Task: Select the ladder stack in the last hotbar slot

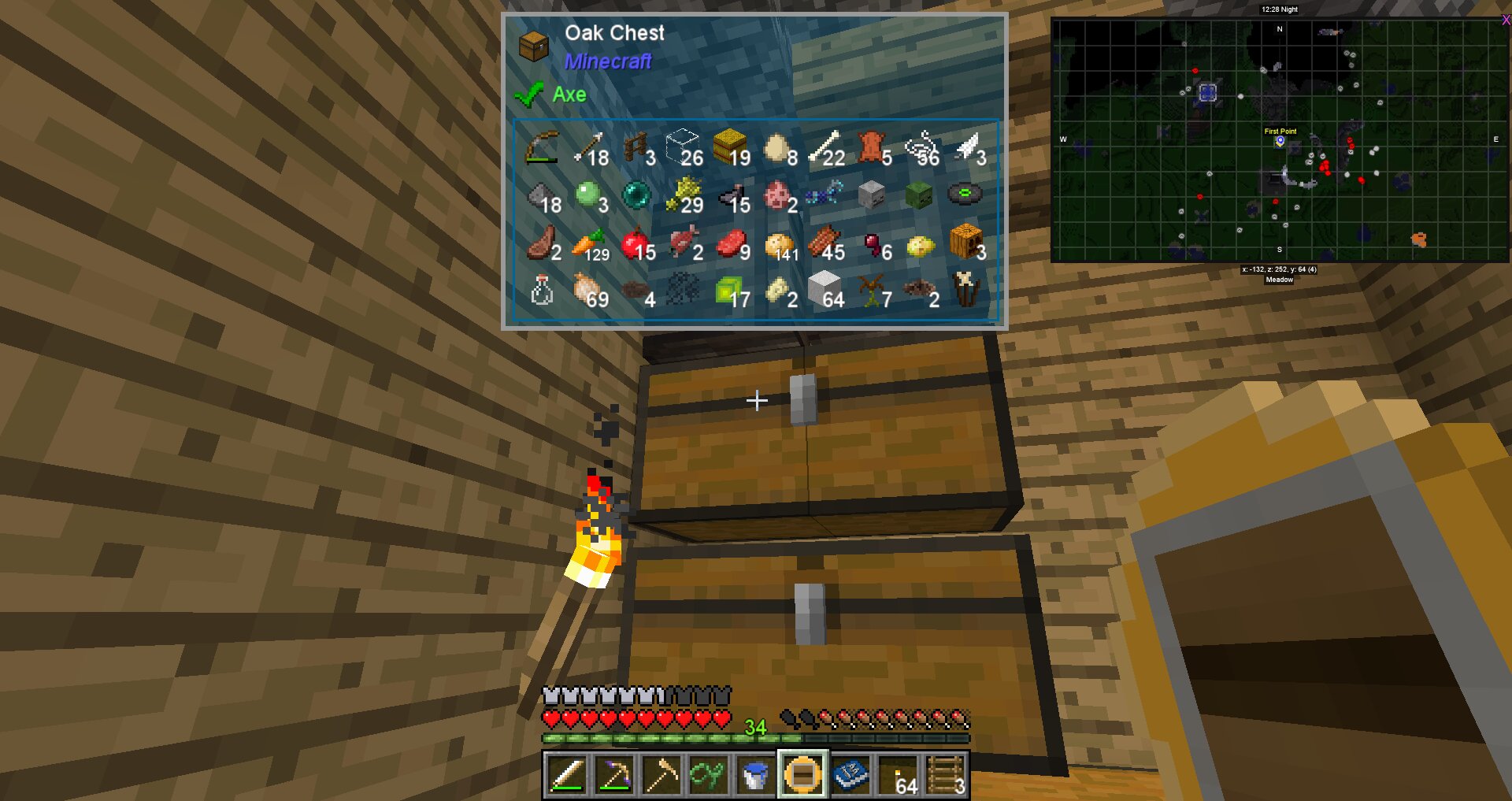Action: click(x=944, y=776)
